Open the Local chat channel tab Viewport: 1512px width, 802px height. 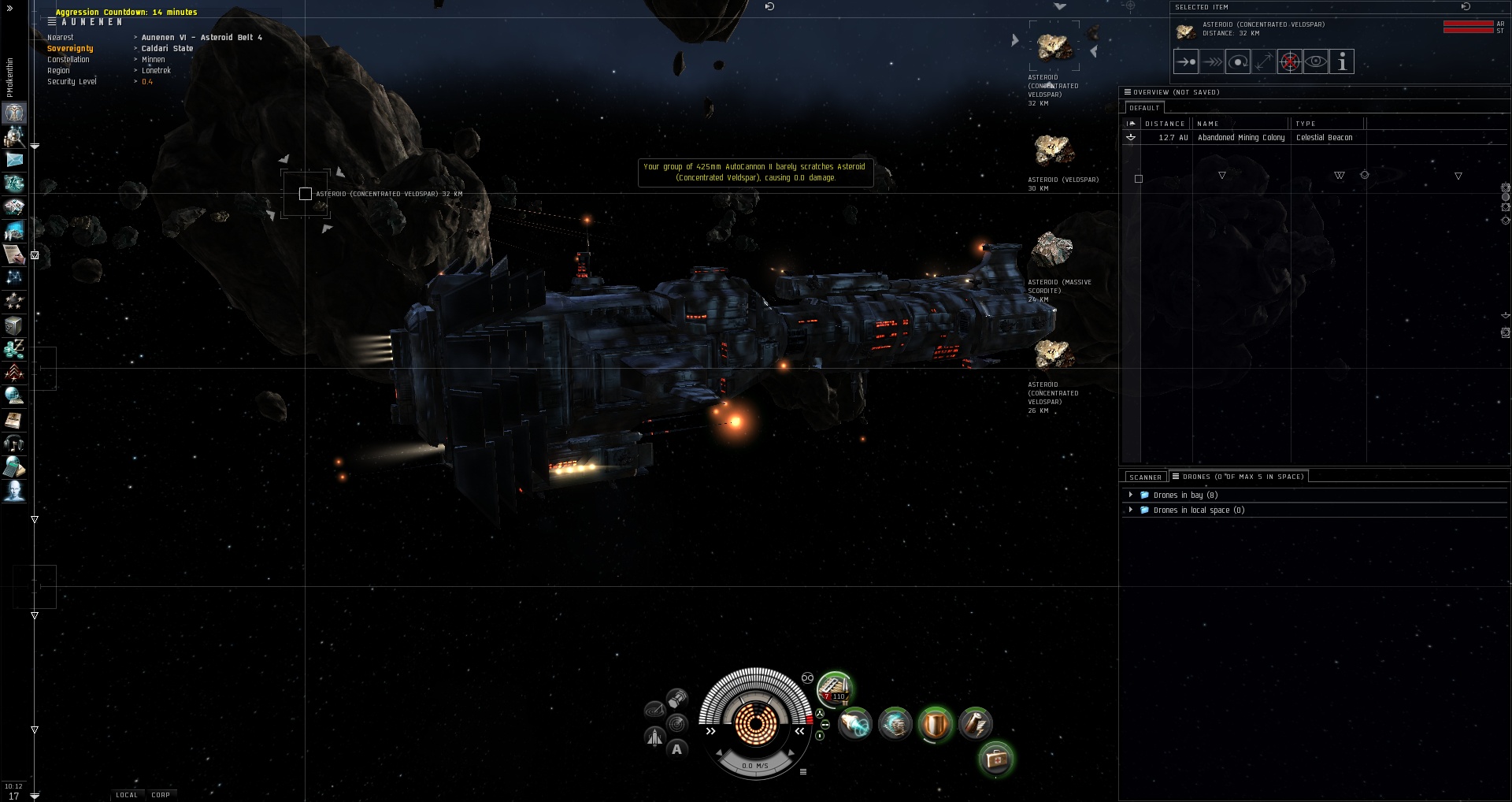click(126, 795)
